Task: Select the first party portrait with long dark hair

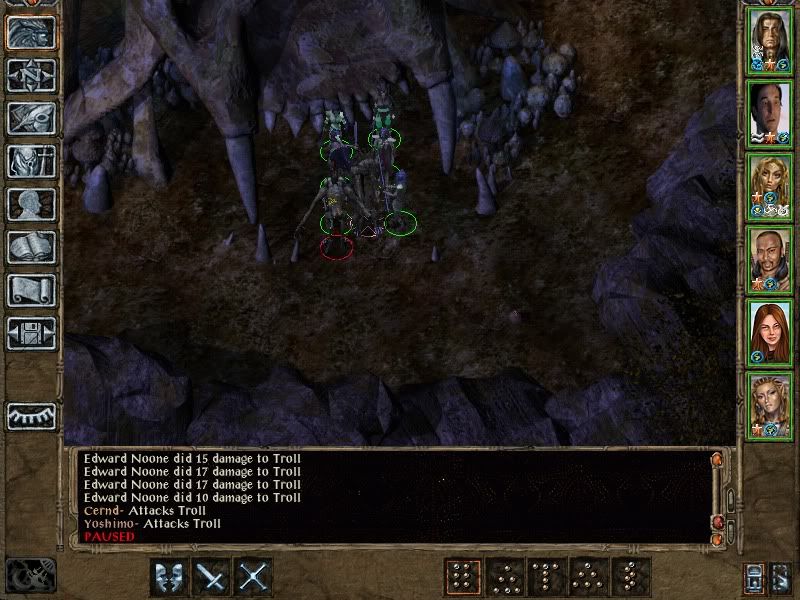Action: (x=769, y=42)
